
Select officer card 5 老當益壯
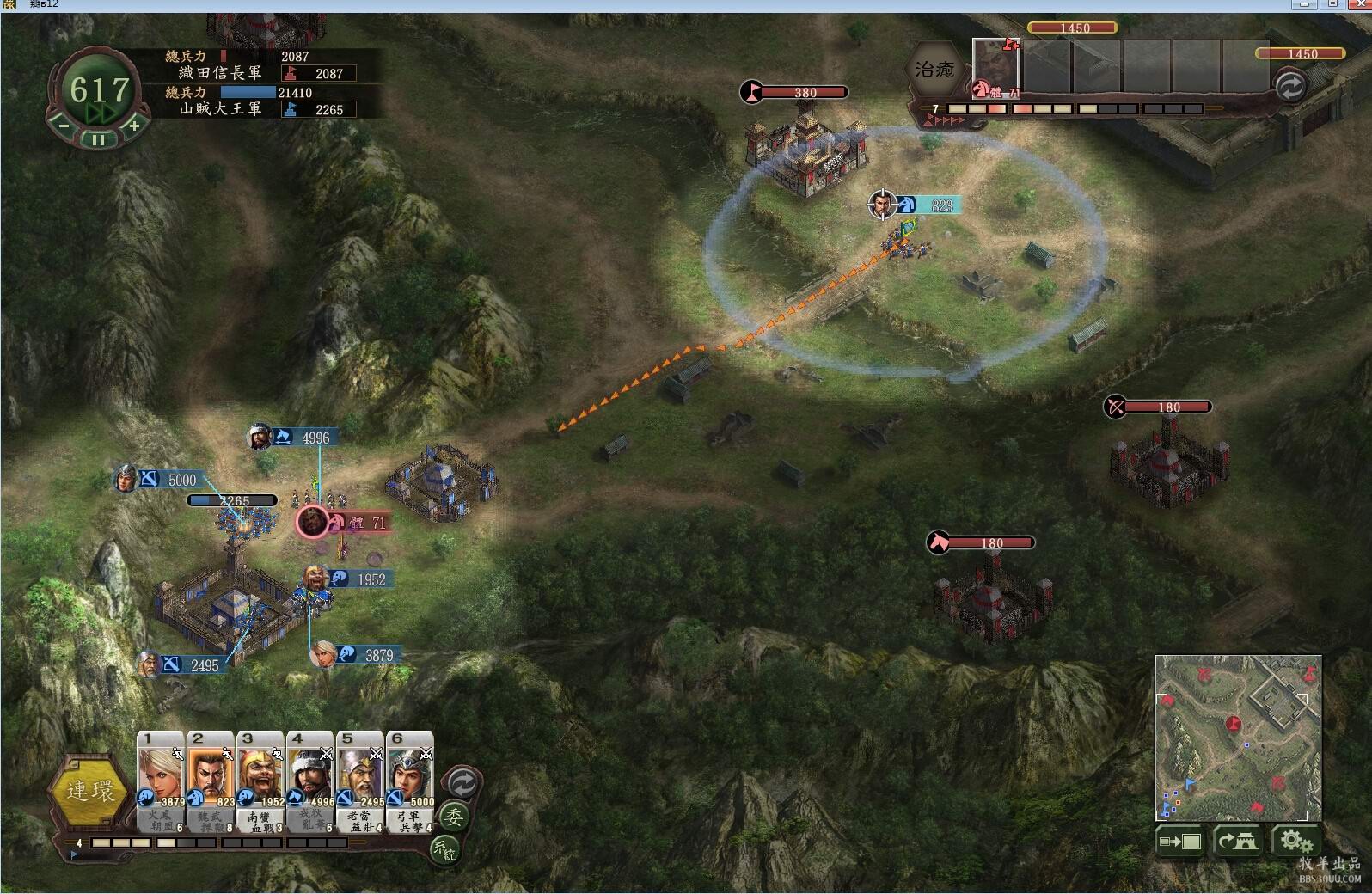360,781
